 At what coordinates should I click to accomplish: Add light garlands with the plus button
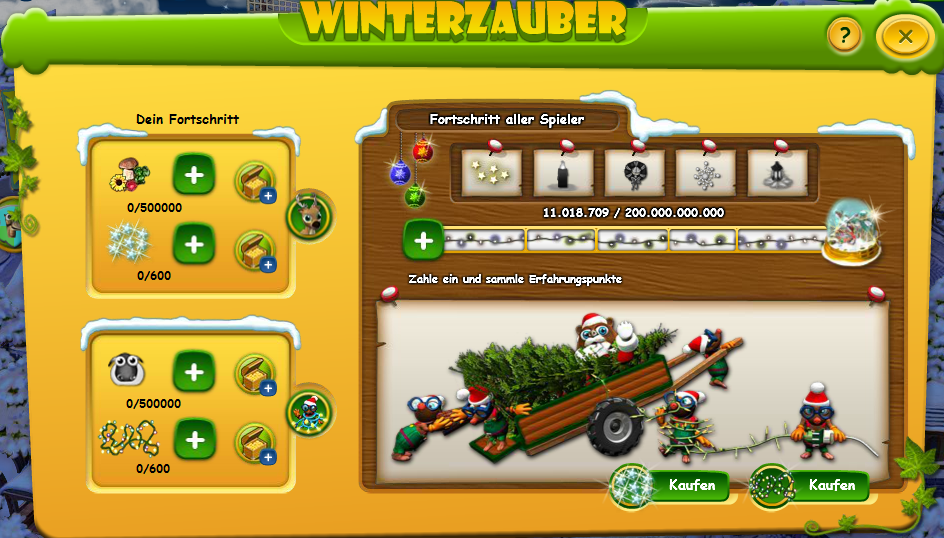point(194,438)
